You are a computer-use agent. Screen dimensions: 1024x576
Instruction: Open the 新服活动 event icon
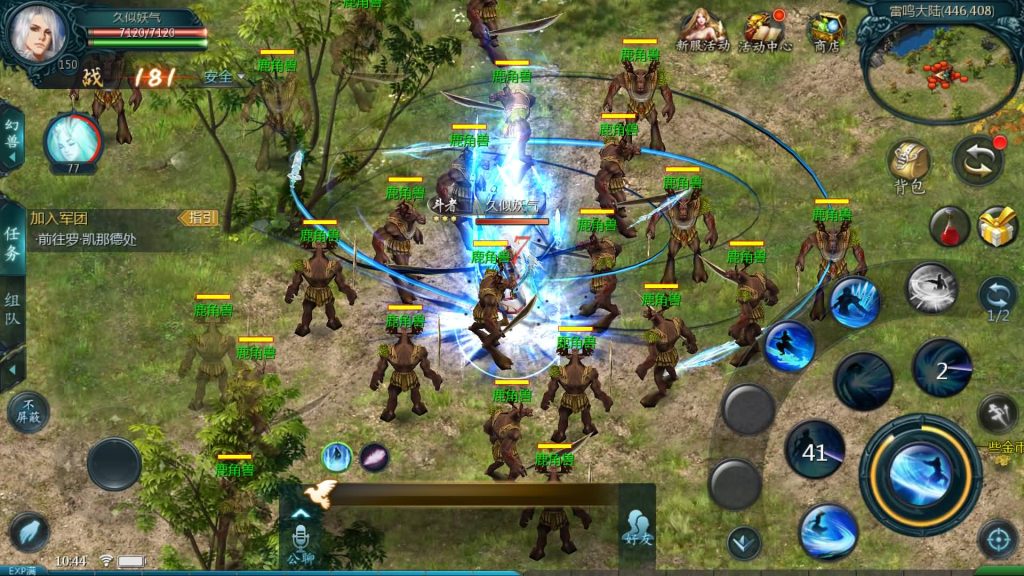pos(702,30)
